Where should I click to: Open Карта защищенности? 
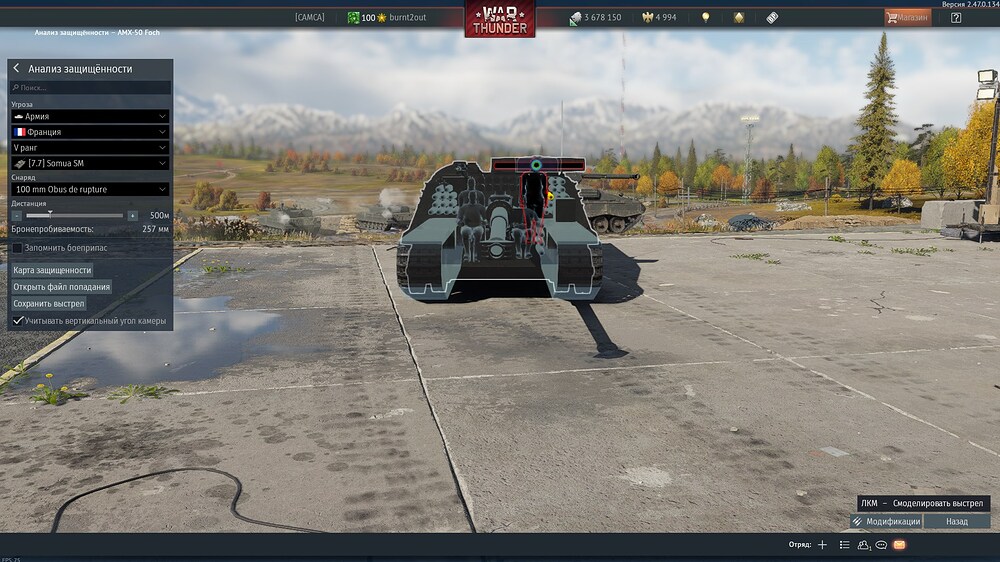click(52, 270)
